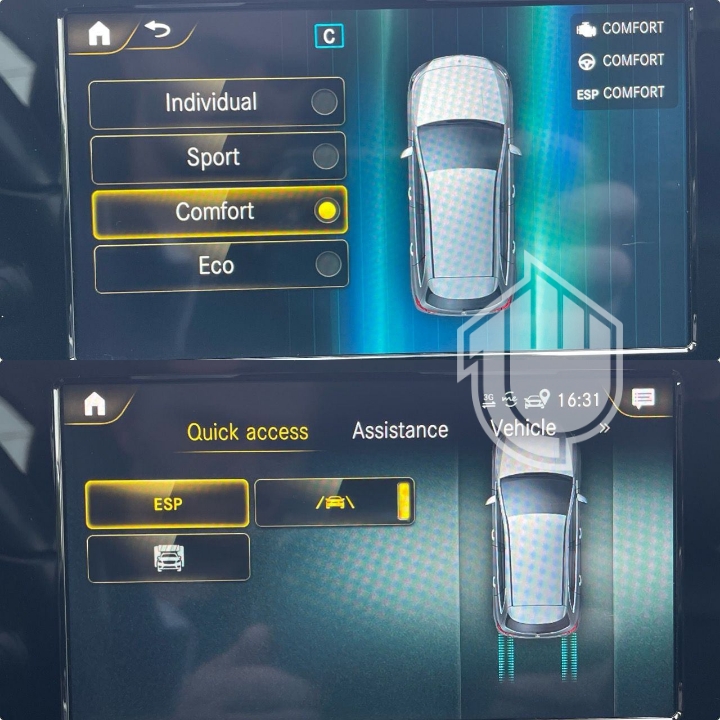Click the back arrow icon
The height and width of the screenshot is (720, 720).
pos(158,30)
